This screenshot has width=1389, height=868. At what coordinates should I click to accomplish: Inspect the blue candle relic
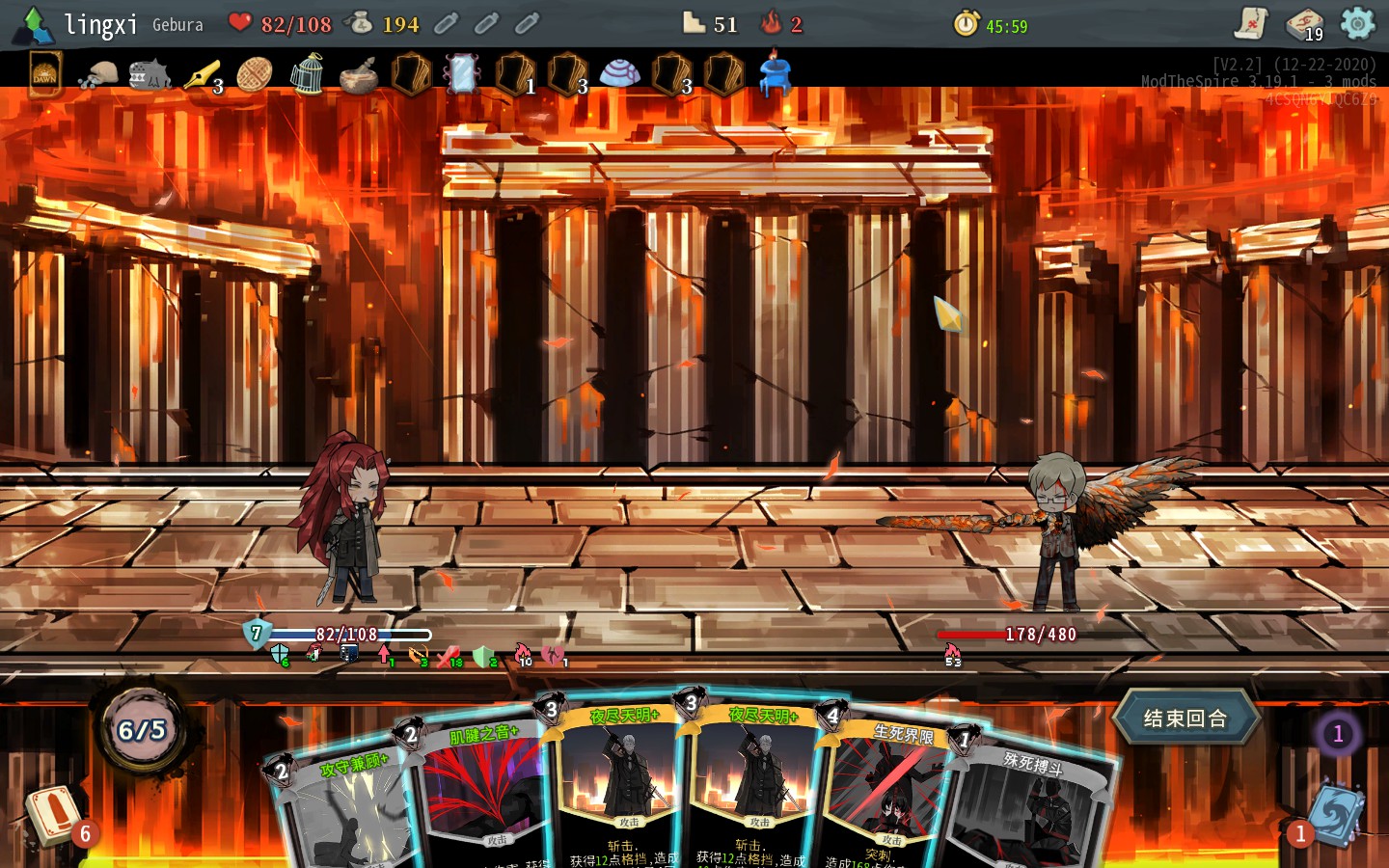tap(775, 74)
